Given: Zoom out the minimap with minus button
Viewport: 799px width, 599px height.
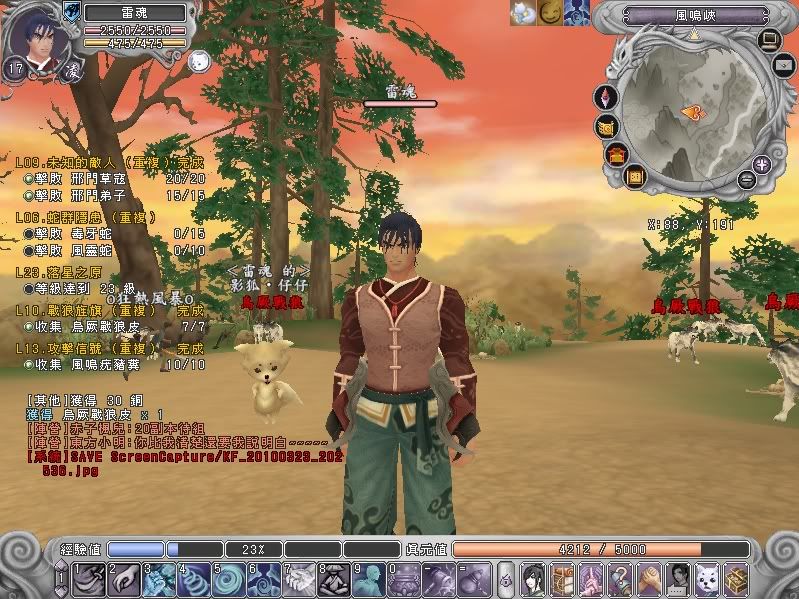Looking at the screenshot, I should (746, 180).
